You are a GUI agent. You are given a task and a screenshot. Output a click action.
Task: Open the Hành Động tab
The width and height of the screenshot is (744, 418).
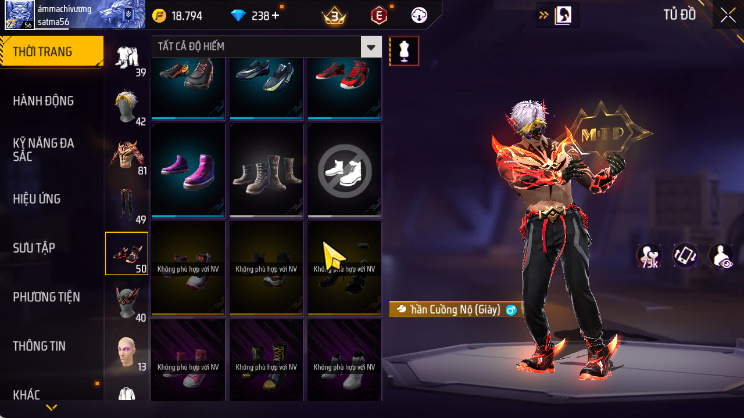tap(43, 101)
